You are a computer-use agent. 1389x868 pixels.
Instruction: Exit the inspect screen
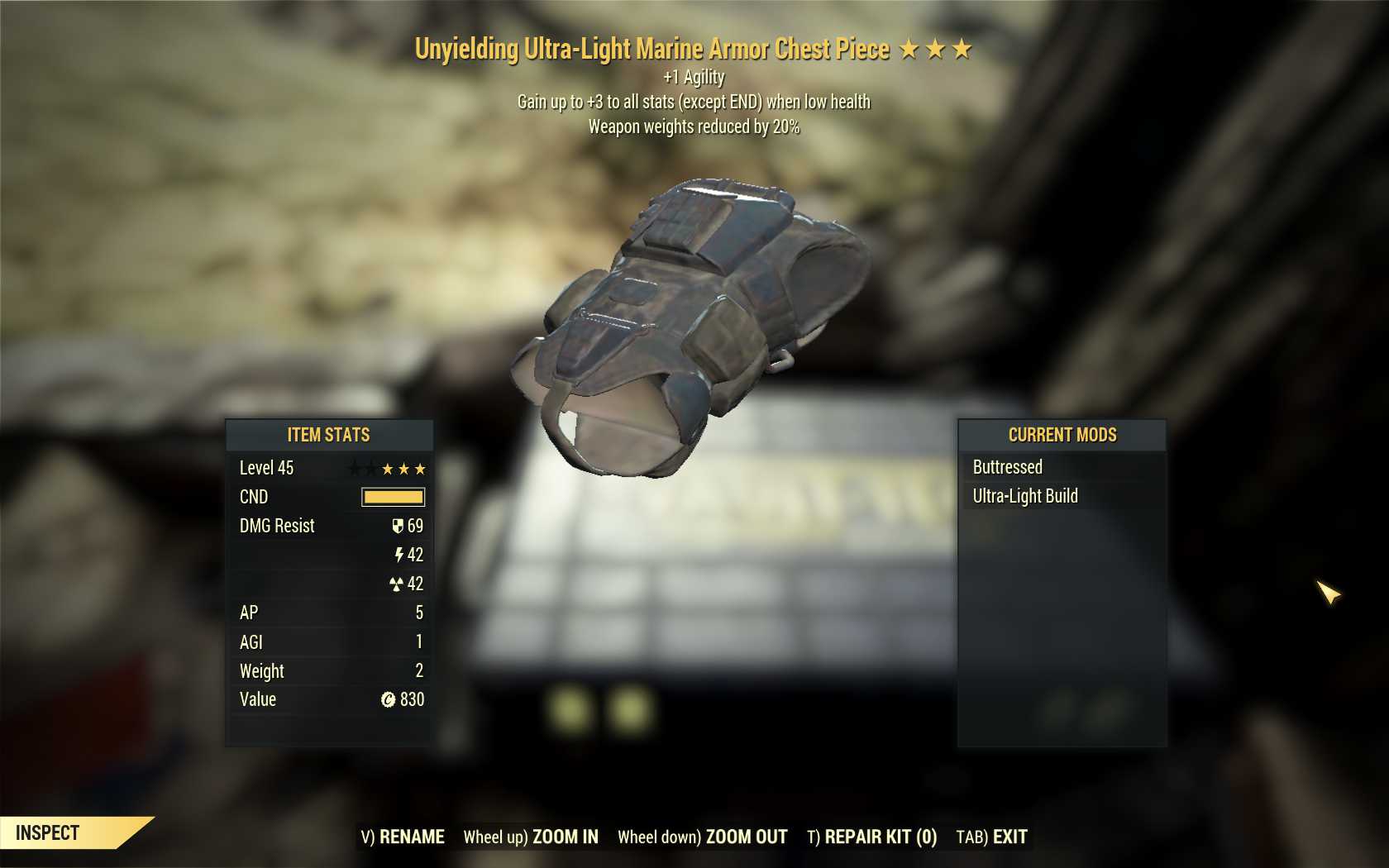pos(991,837)
